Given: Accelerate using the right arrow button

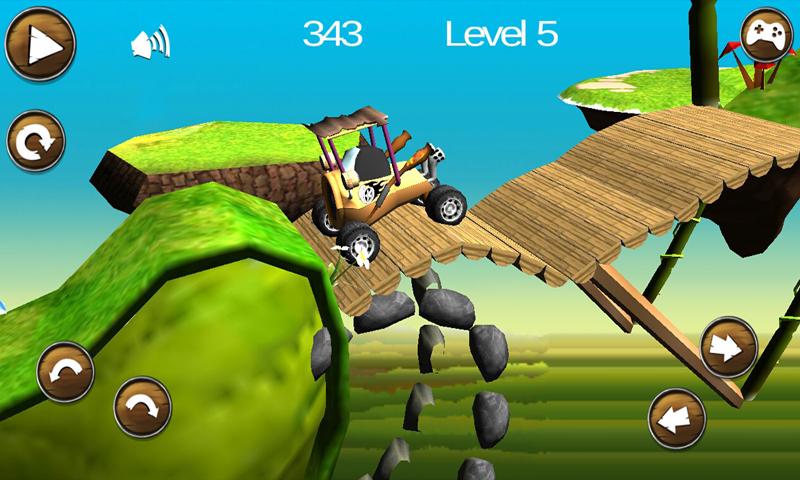Looking at the screenshot, I should point(729,347).
